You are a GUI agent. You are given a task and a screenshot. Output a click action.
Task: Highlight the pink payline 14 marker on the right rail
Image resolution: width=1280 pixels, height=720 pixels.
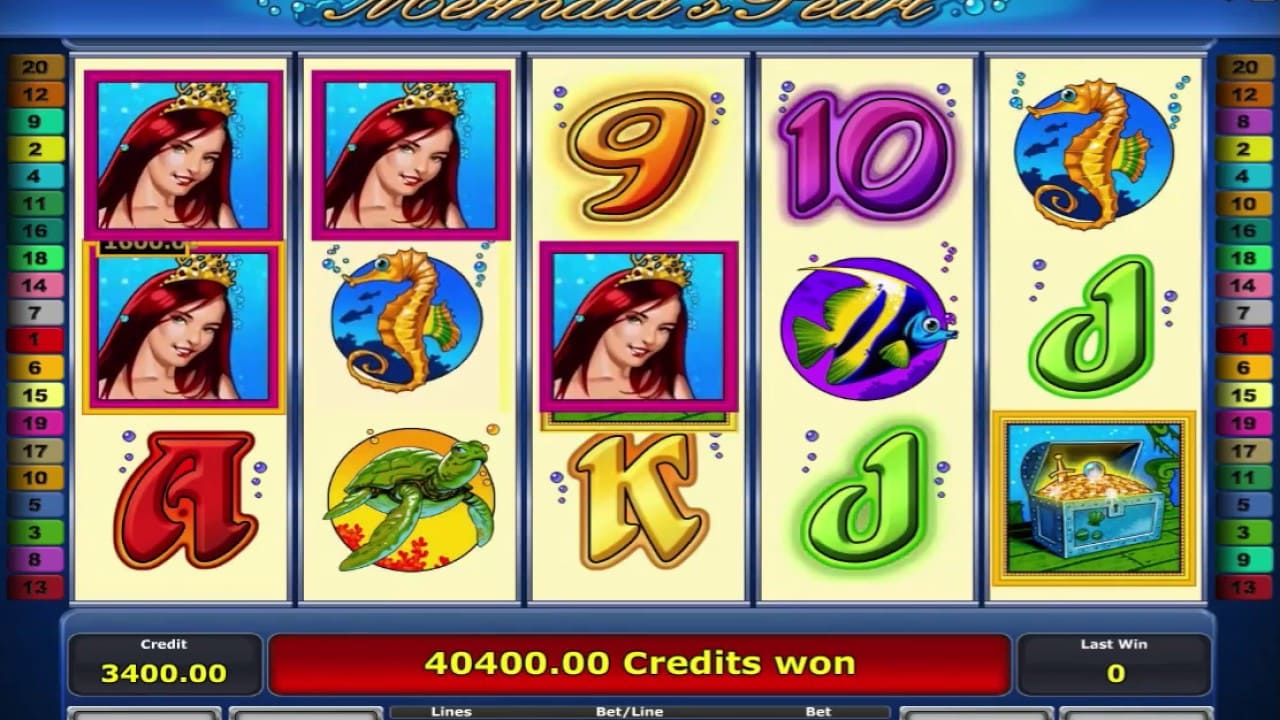(x=1243, y=286)
